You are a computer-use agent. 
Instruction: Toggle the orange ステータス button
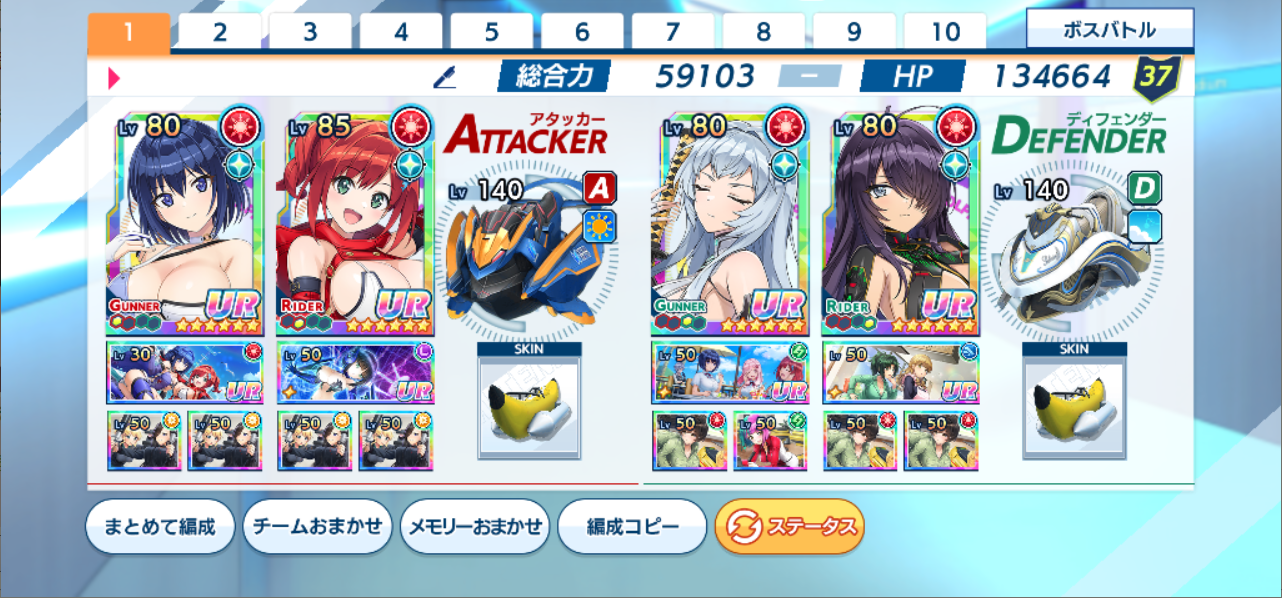[789, 526]
